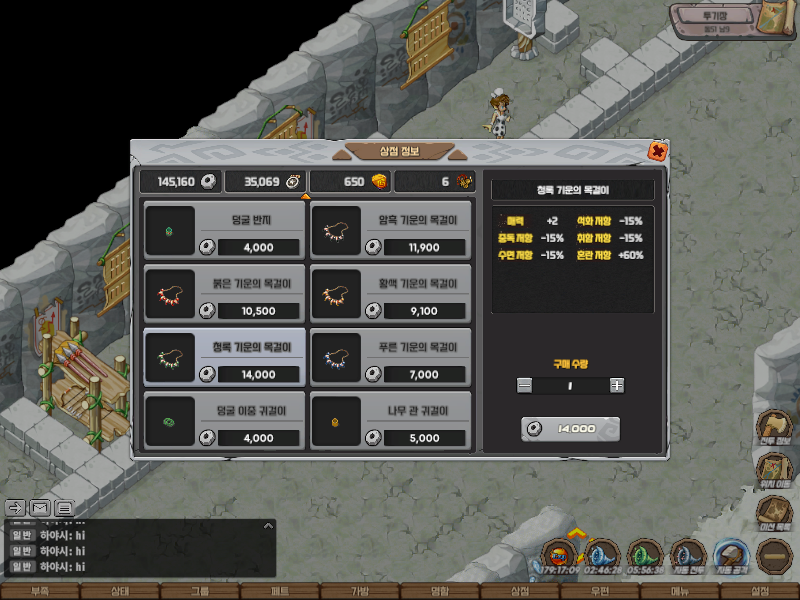This screenshot has width=800, height=600.
Task: Open the 위치 이동 map icon
Action: tap(776, 468)
